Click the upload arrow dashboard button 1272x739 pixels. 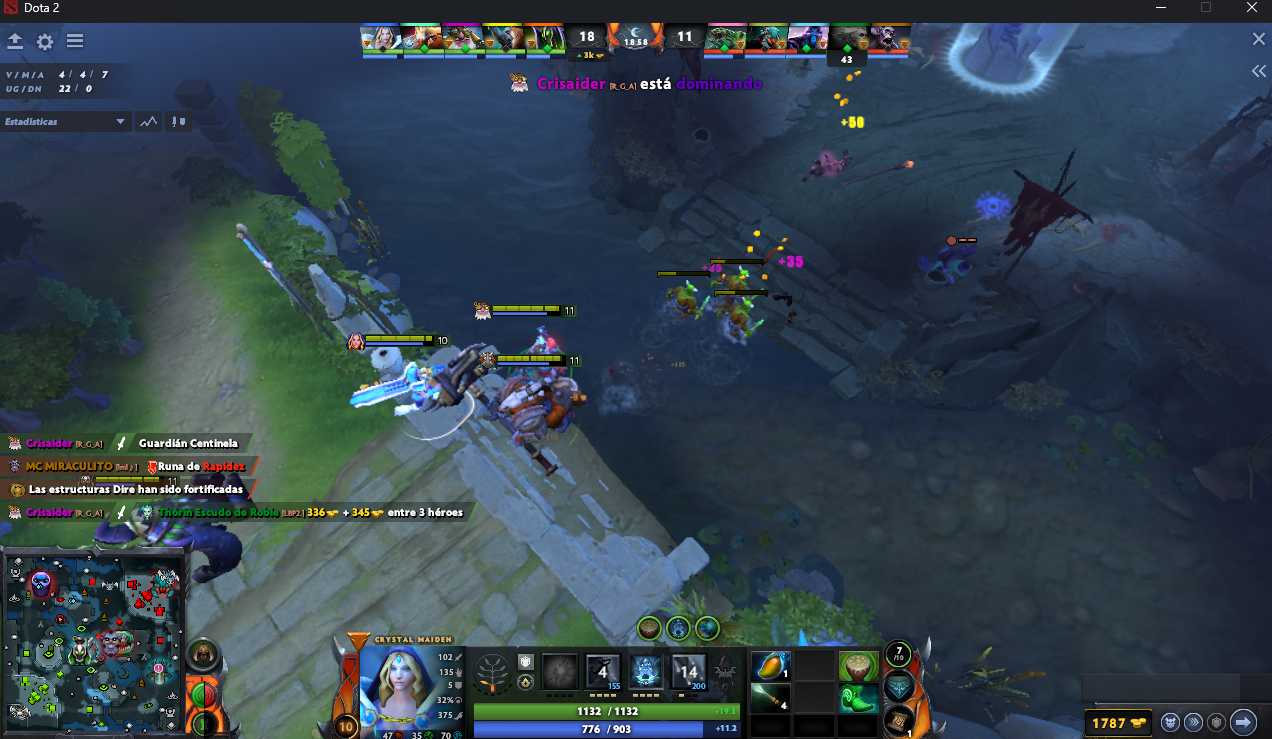(15, 42)
